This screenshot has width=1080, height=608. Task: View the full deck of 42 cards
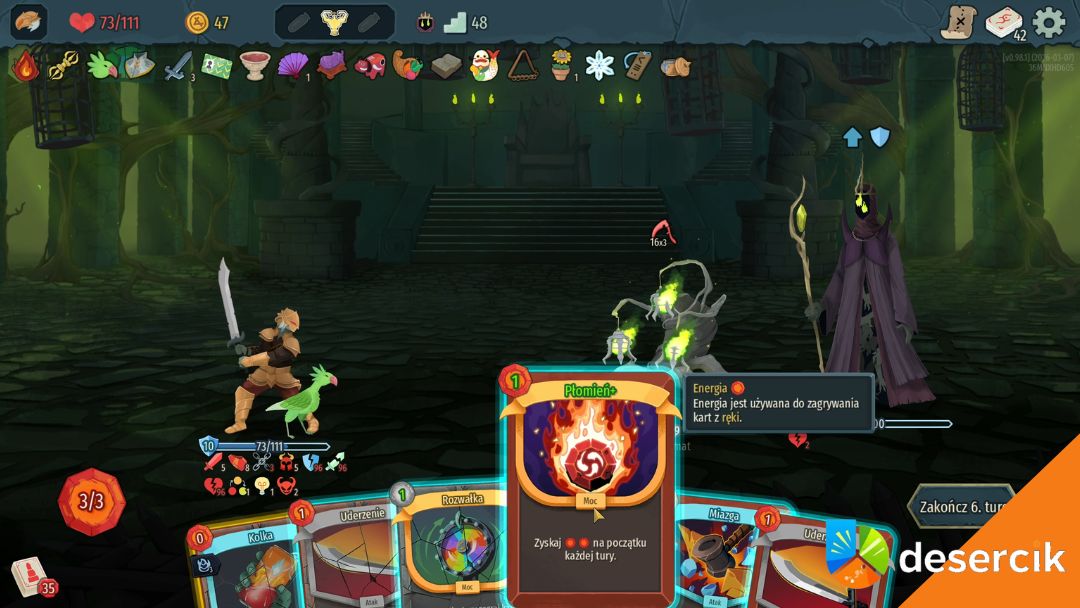(x=1003, y=22)
